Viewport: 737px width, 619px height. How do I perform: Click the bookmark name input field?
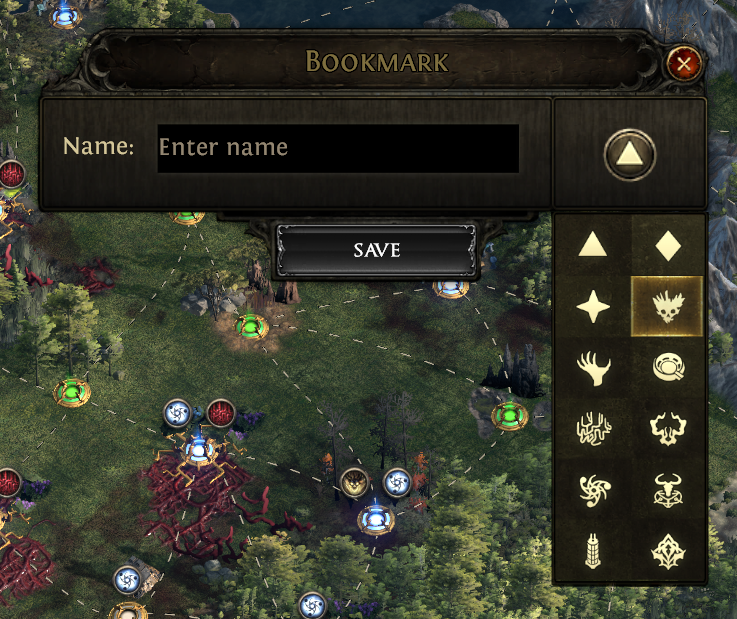click(x=338, y=148)
